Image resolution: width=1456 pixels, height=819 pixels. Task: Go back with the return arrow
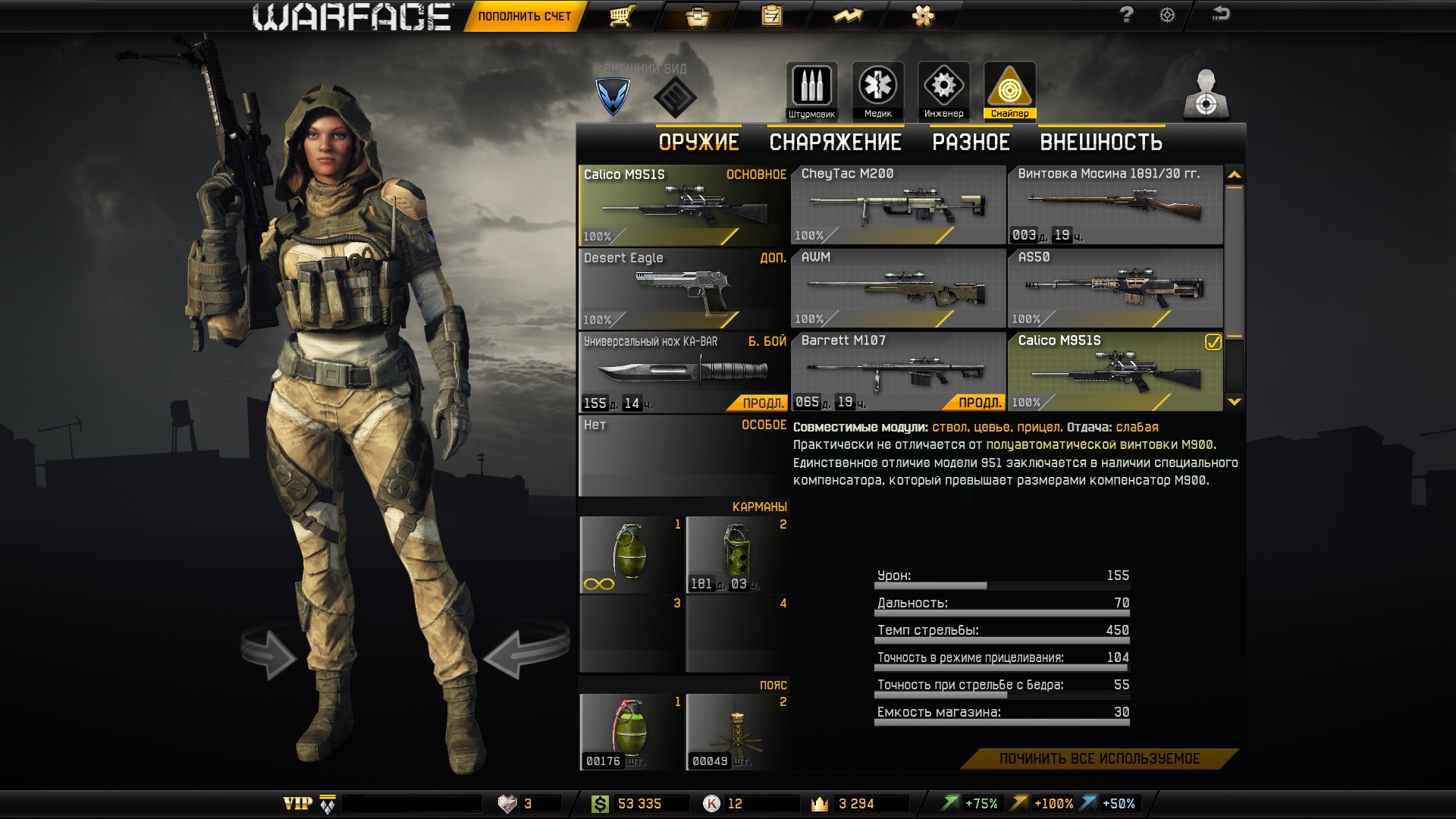1221,14
